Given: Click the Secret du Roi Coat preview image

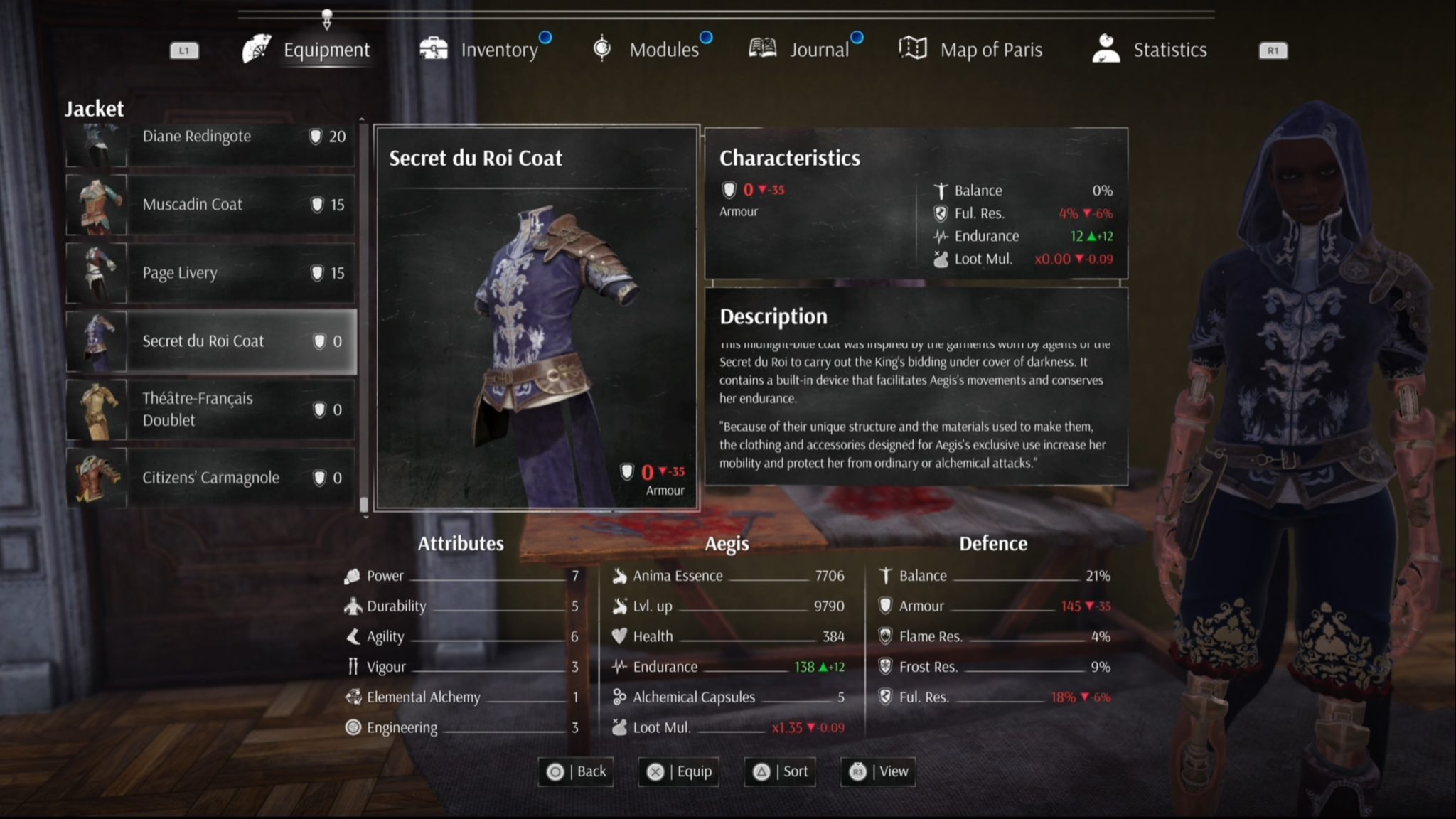Looking at the screenshot, I should 537,348.
